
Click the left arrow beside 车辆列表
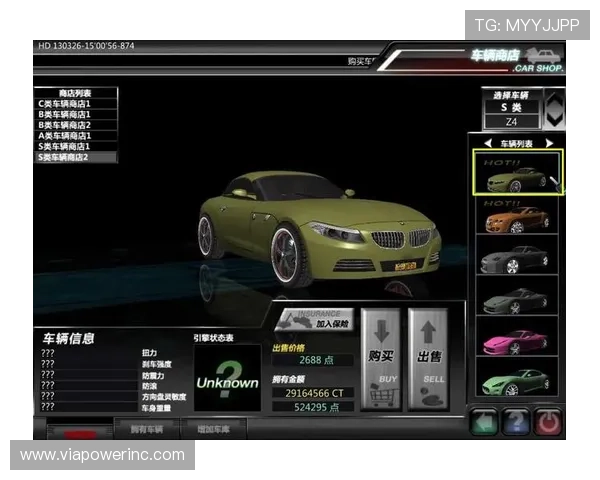(488, 144)
